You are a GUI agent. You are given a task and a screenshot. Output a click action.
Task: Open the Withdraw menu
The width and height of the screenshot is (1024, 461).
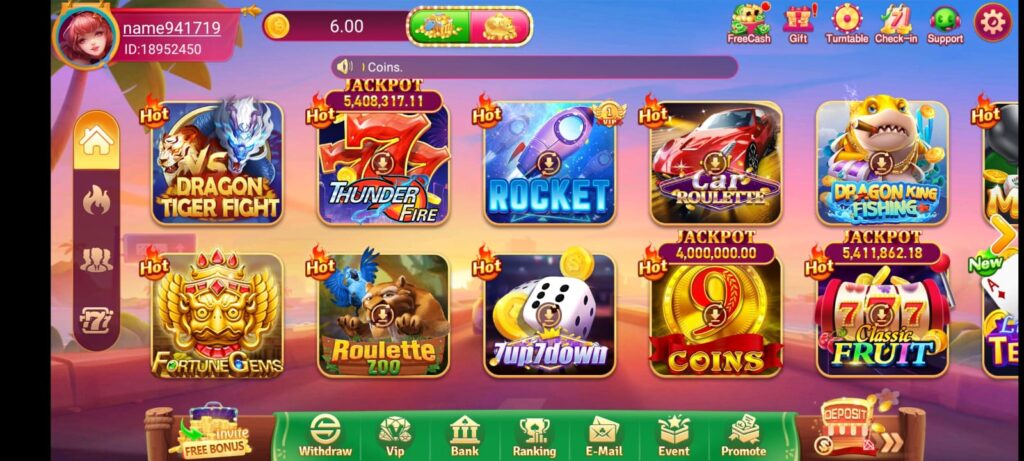click(x=325, y=437)
